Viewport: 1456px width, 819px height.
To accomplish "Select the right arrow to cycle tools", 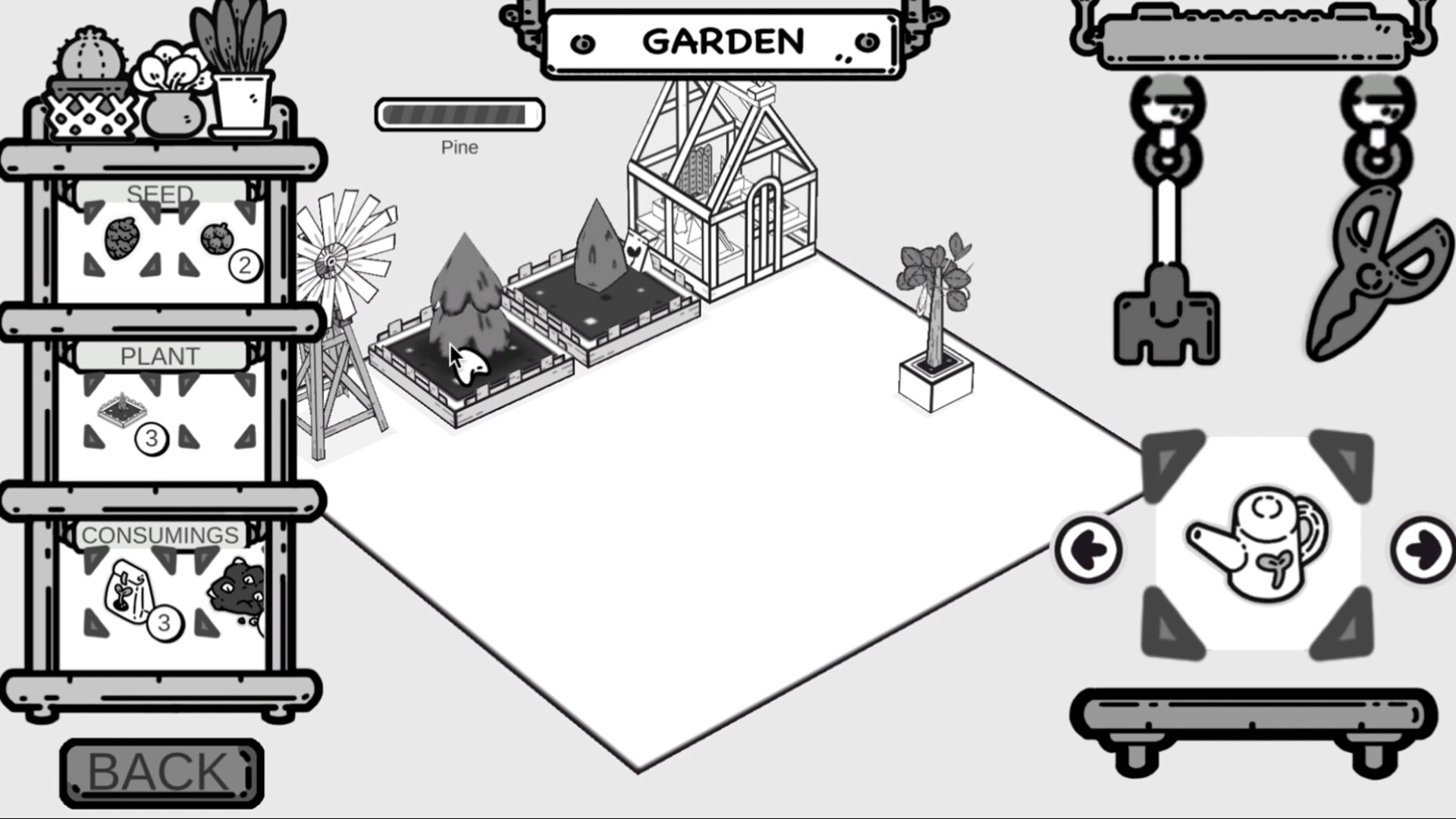I will tap(1423, 550).
